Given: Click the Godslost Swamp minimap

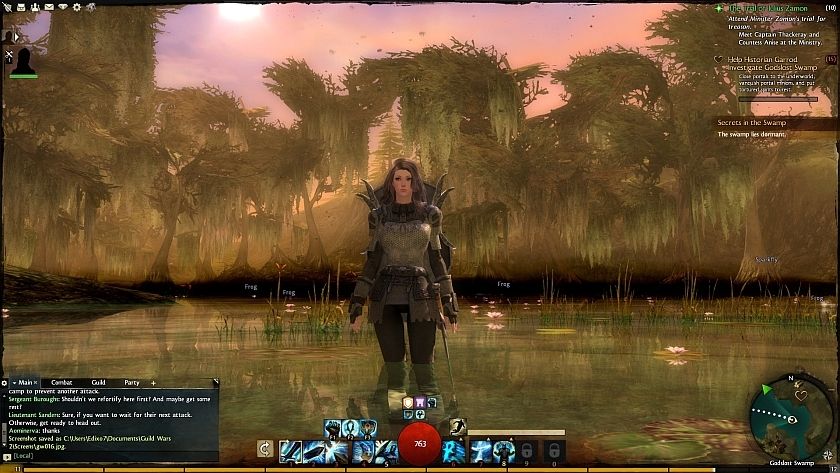Looking at the screenshot, I should [x=792, y=417].
